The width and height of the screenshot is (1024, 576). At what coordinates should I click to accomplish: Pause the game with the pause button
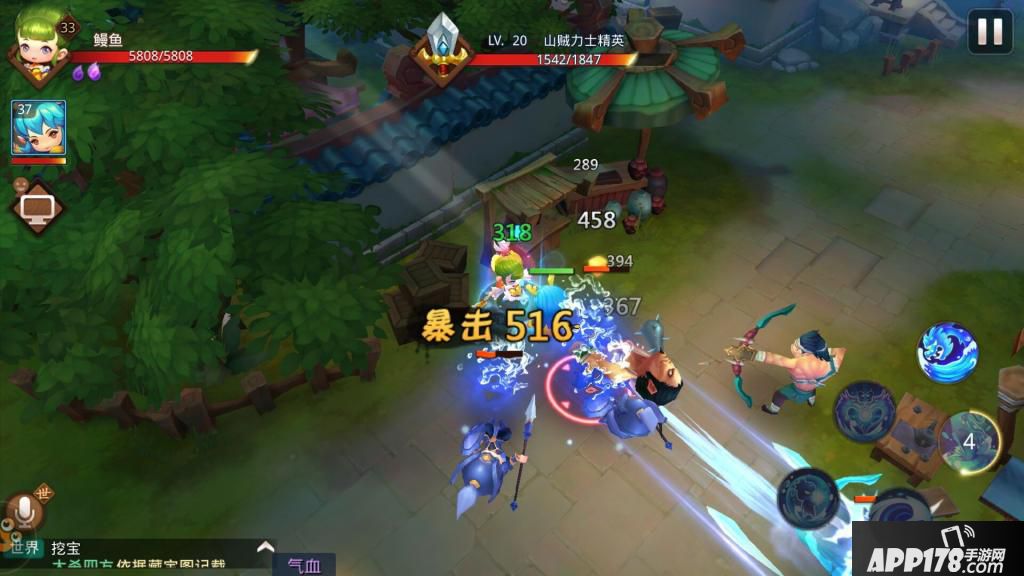989,31
